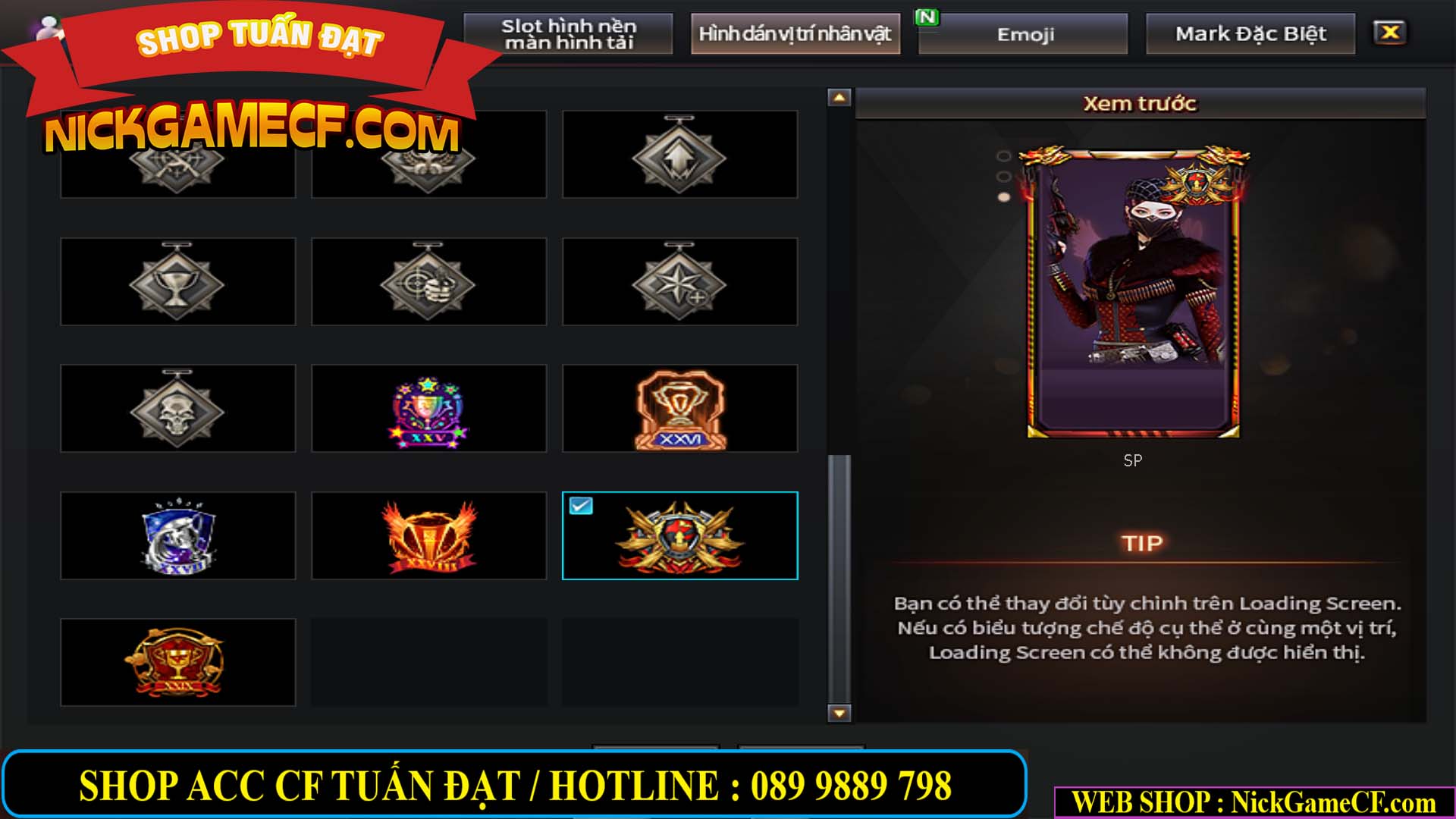Select the silver star medal badge
Screen dimensions: 1456x819
pyautogui.click(x=680, y=282)
